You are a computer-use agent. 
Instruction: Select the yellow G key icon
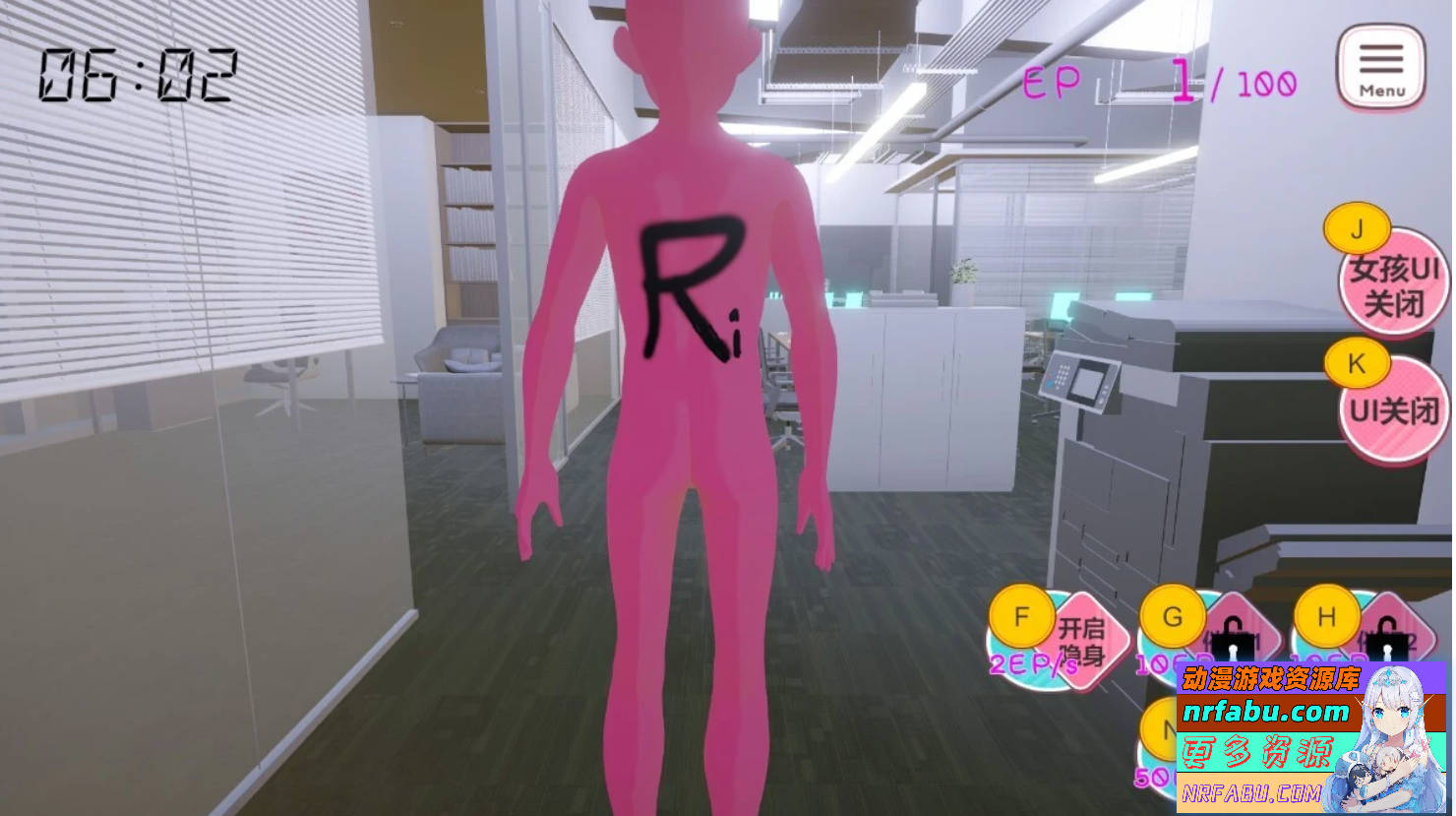[x=1173, y=618]
